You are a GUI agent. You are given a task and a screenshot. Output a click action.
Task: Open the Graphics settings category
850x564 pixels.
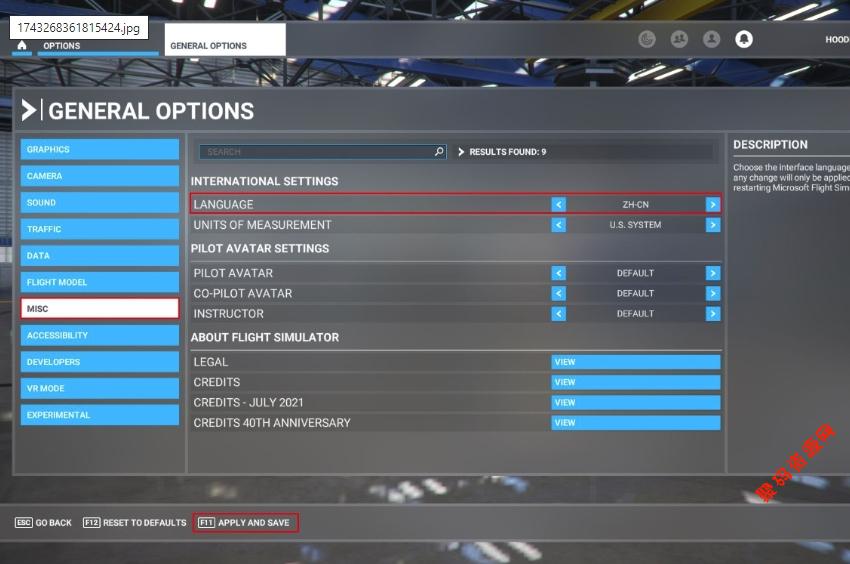pos(99,149)
